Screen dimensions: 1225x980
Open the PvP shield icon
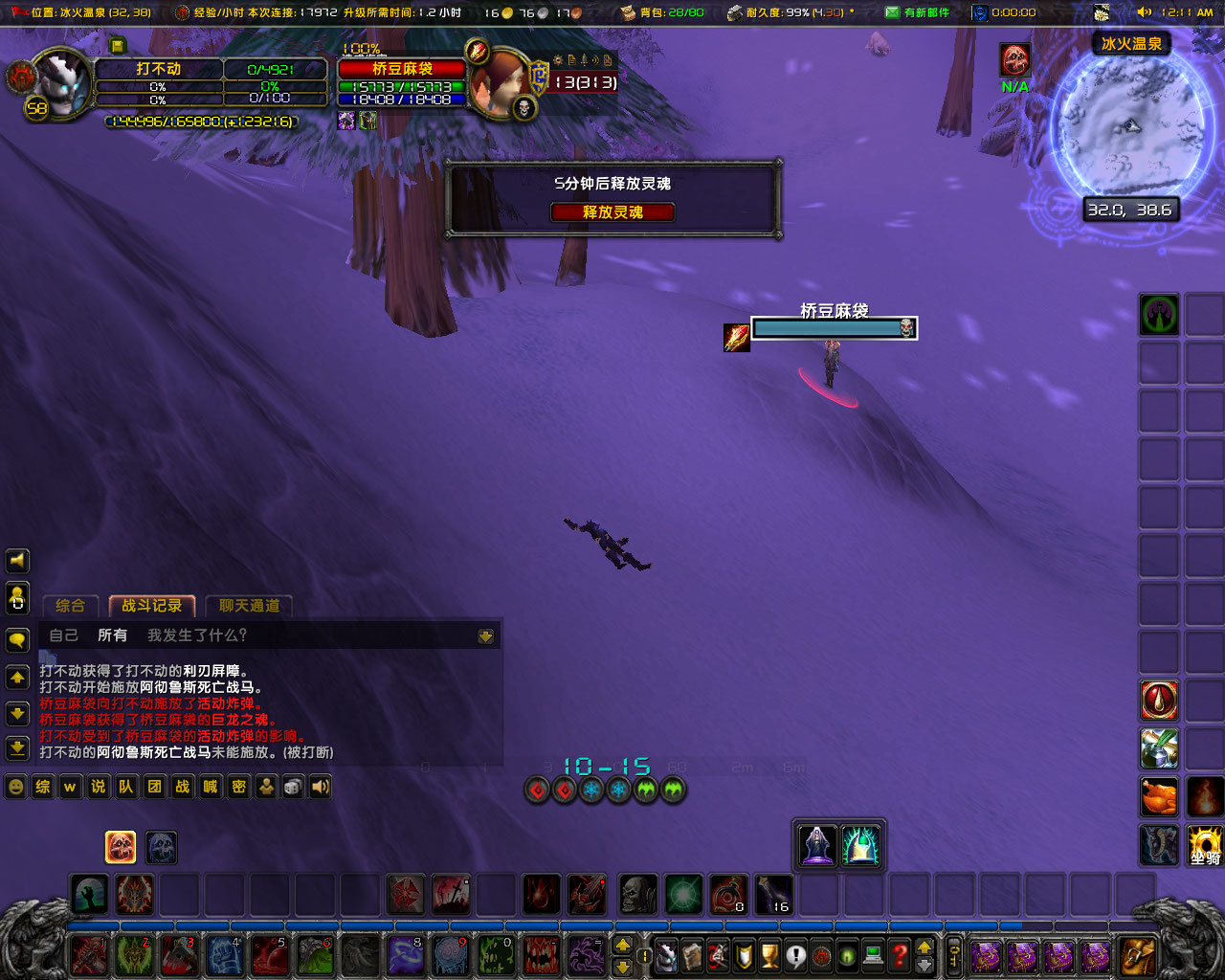(744, 954)
